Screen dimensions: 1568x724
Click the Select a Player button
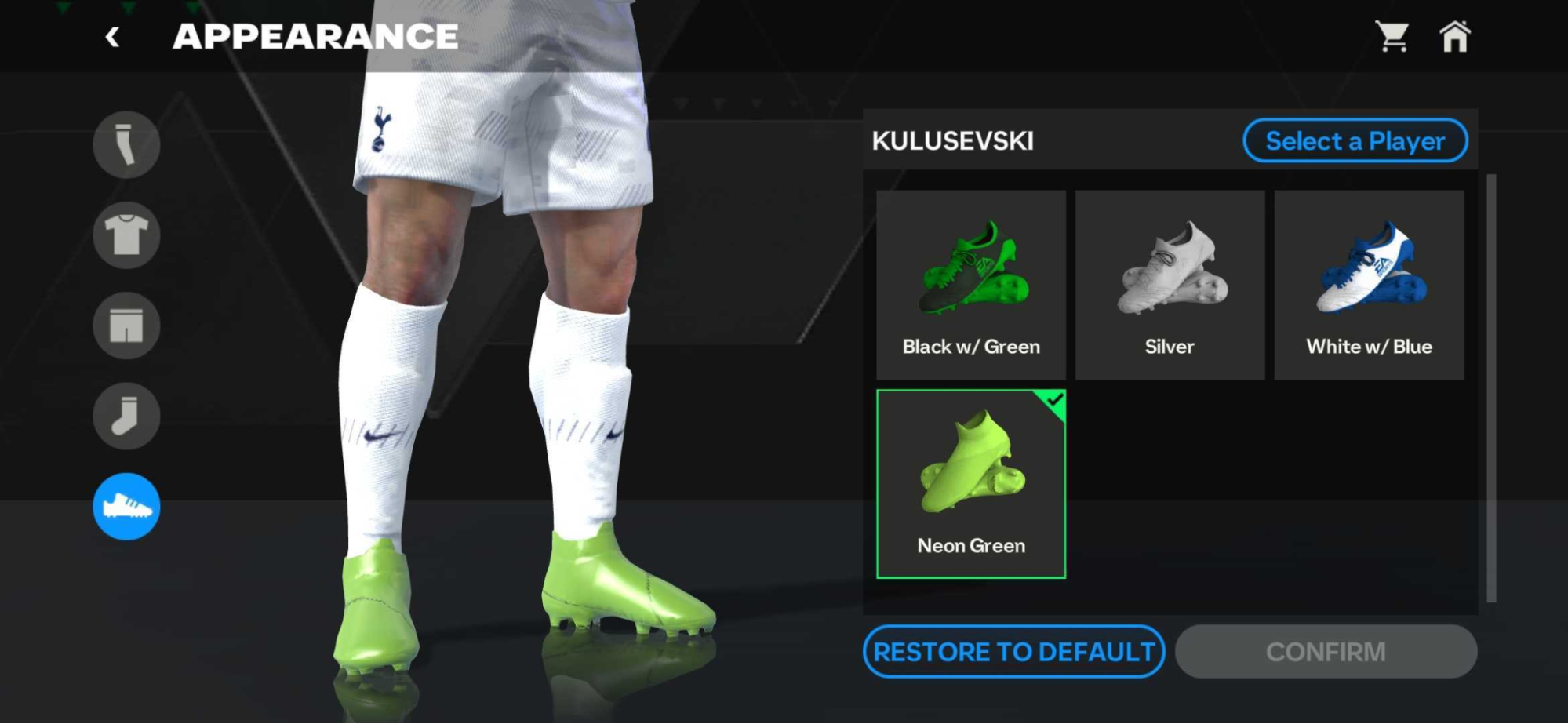[1355, 141]
